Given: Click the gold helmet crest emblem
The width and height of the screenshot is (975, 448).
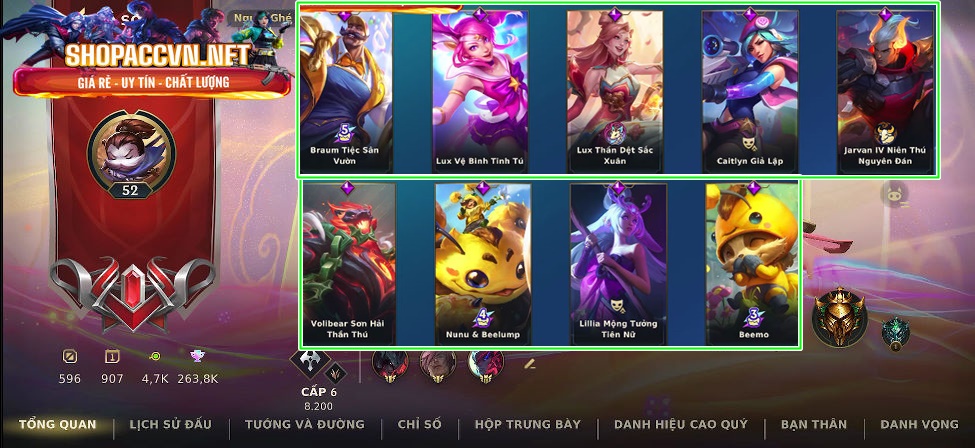Looking at the screenshot, I should tap(839, 318).
